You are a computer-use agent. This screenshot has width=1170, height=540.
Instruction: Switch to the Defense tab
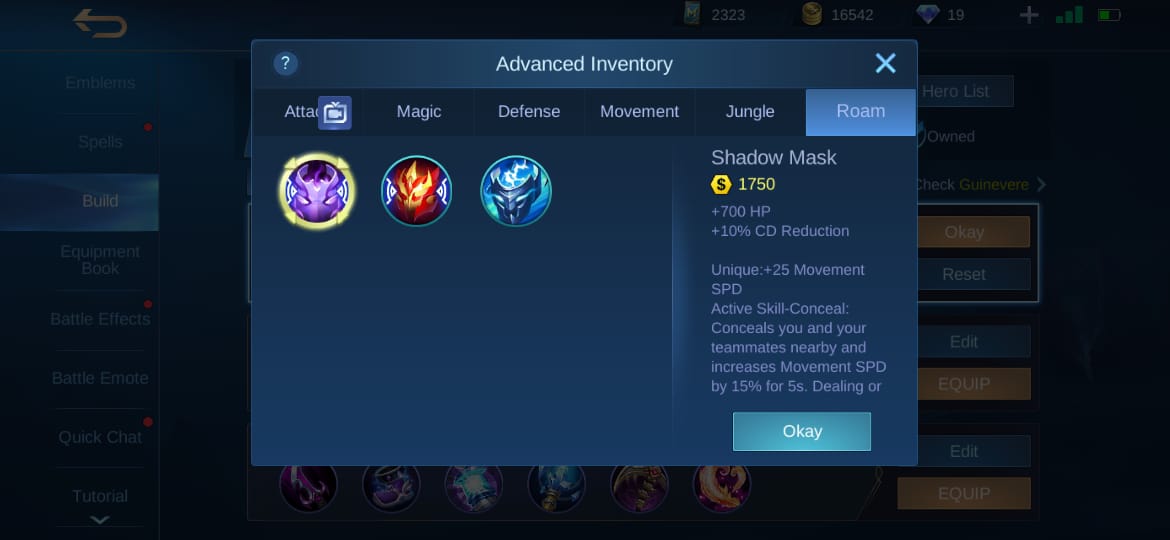point(529,112)
